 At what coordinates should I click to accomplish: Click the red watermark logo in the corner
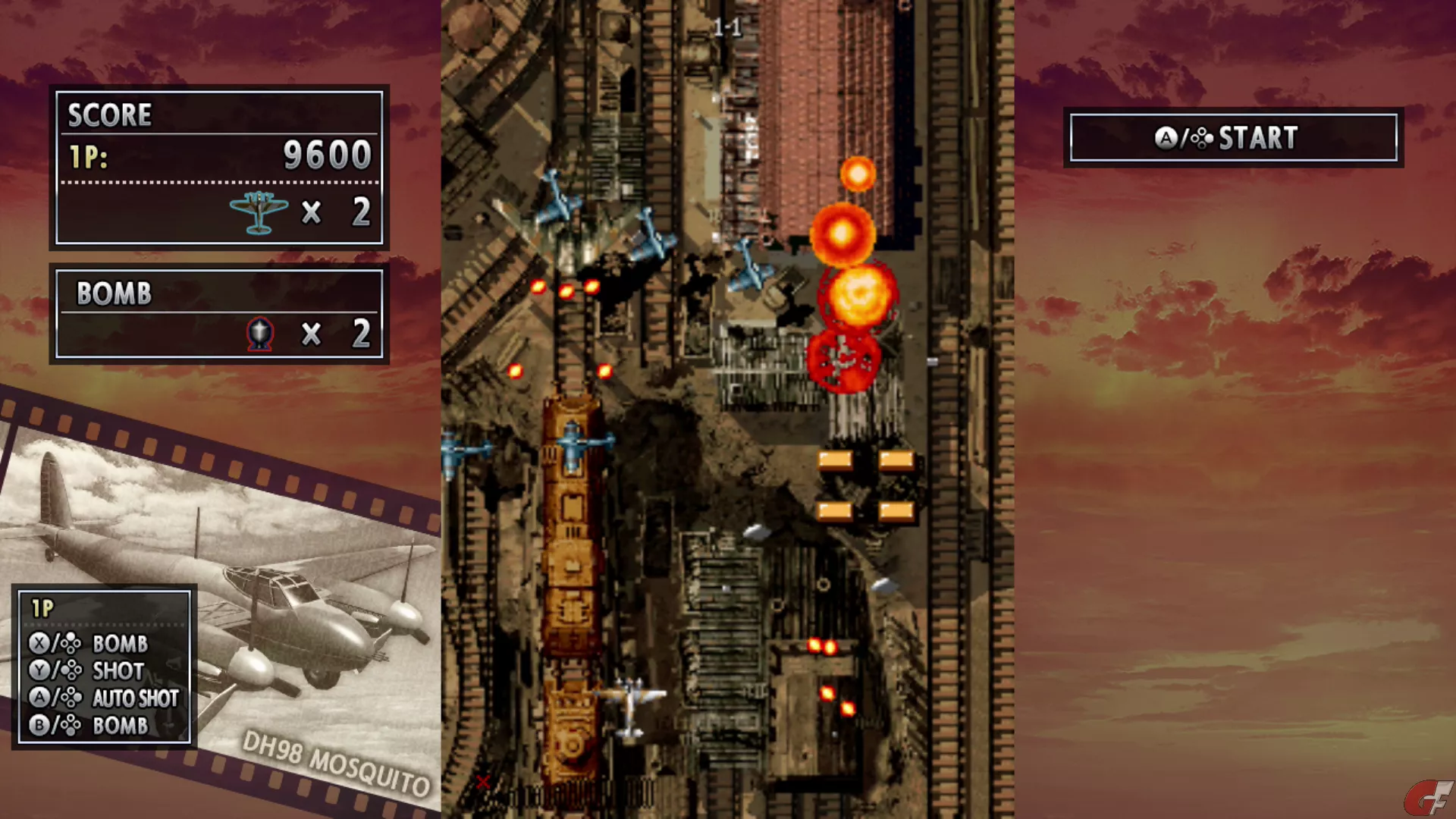click(x=1429, y=799)
